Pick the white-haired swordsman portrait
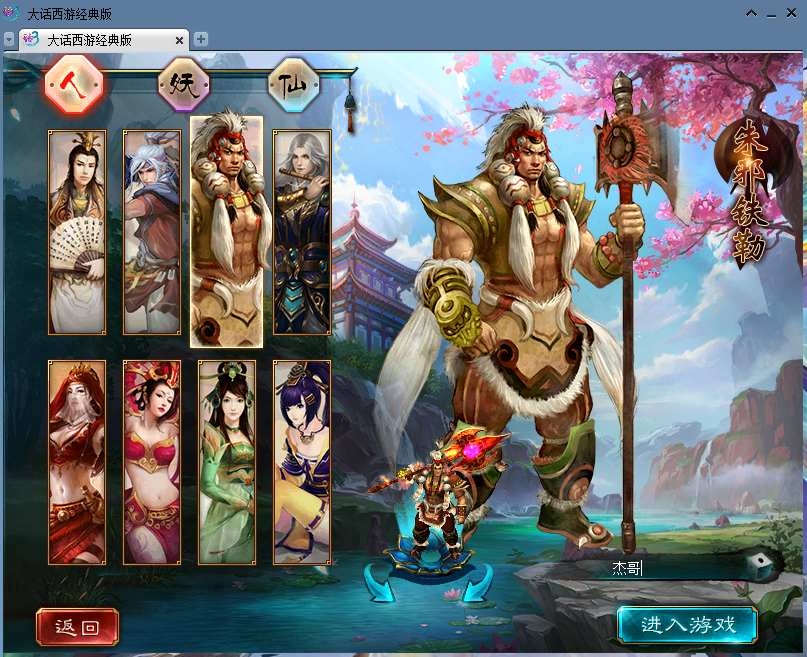Image resolution: width=807 pixels, height=657 pixels. 152,232
